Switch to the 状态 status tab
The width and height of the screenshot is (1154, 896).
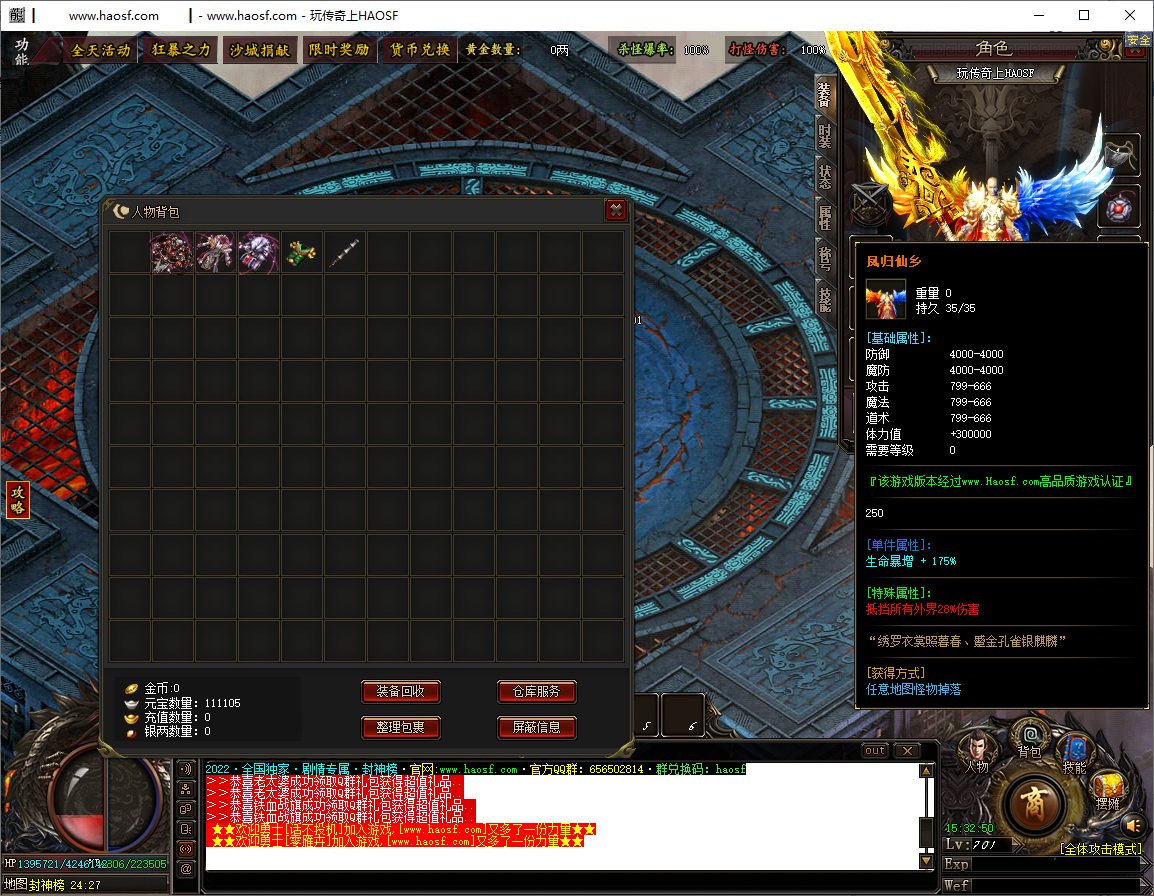point(825,175)
